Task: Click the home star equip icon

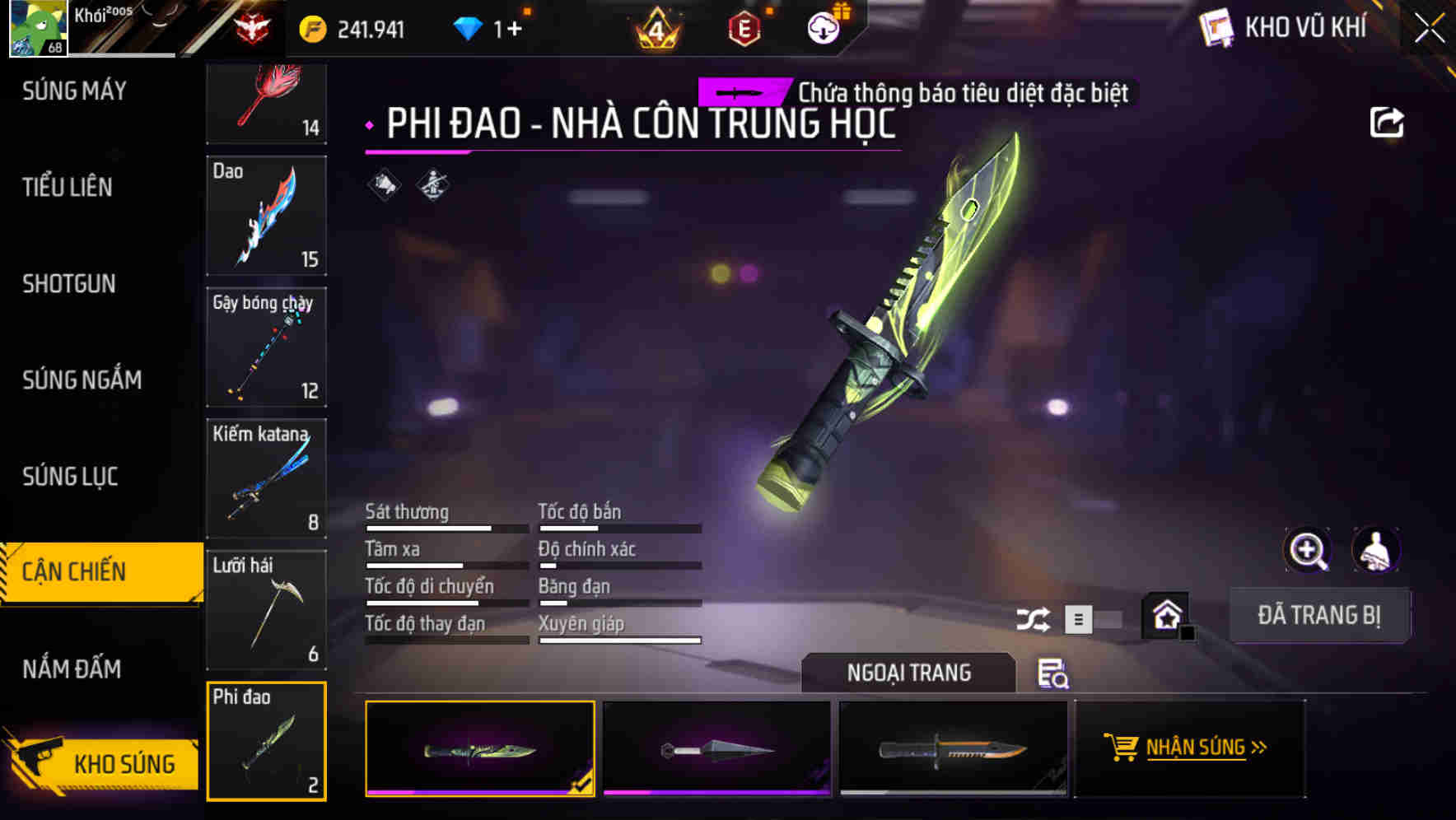Action: click(x=1166, y=614)
